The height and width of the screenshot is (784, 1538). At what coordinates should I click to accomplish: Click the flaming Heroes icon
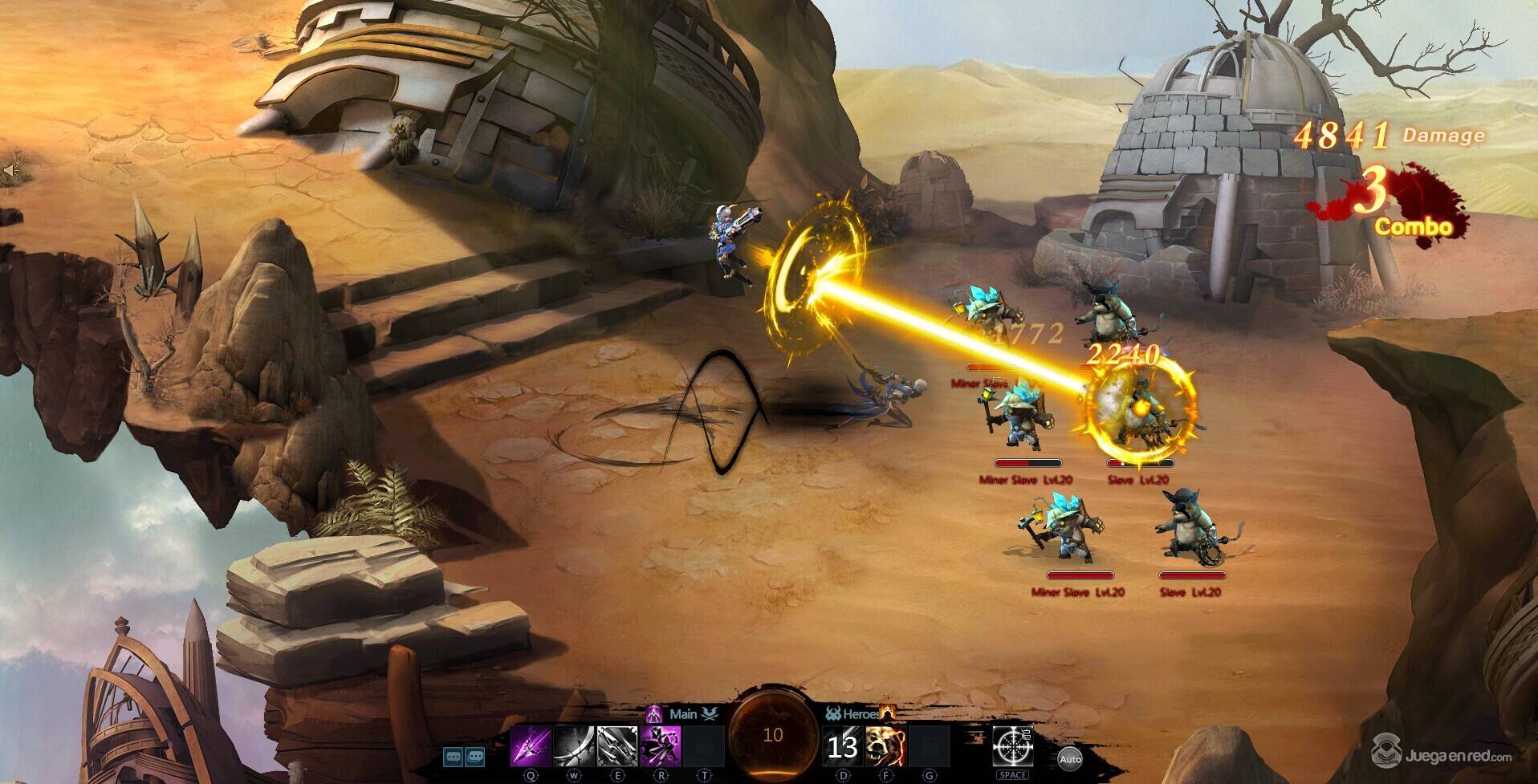887,712
